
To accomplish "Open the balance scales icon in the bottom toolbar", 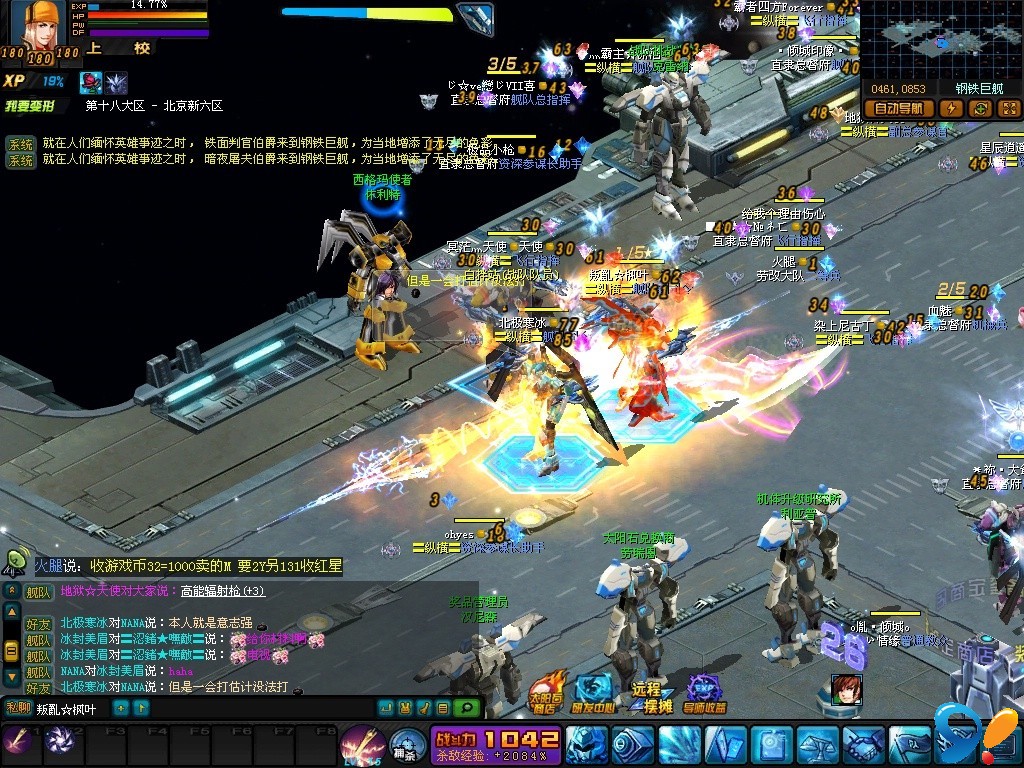I will pos(817,746).
